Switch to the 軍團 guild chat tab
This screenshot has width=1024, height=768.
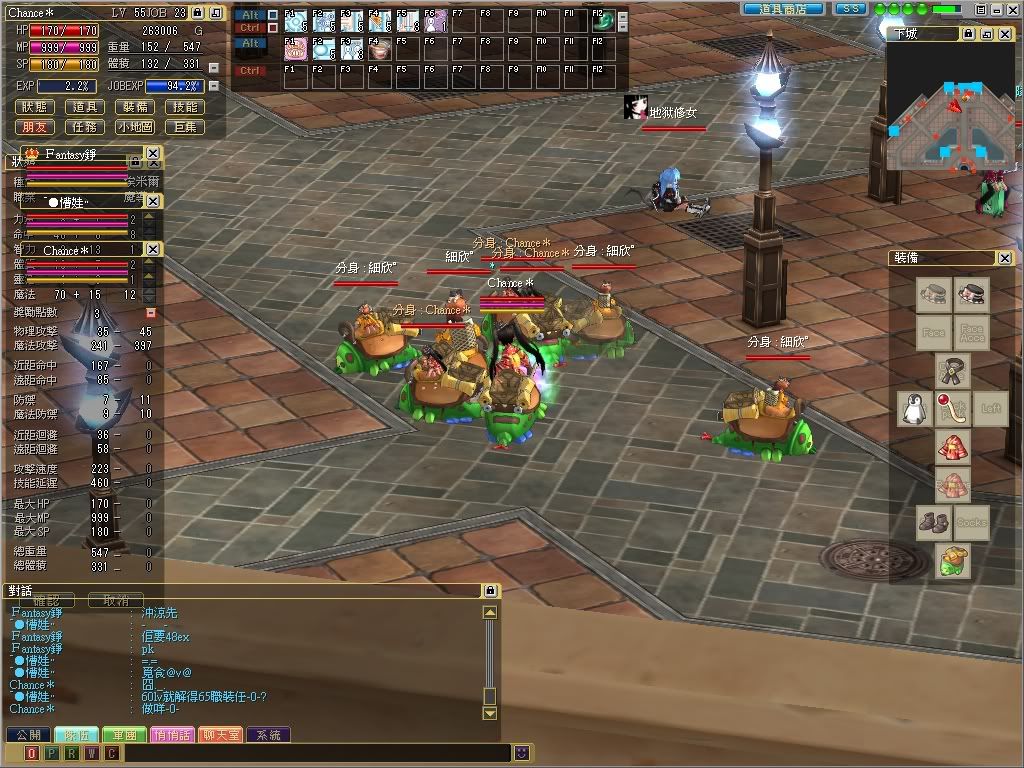pos(125,735)
